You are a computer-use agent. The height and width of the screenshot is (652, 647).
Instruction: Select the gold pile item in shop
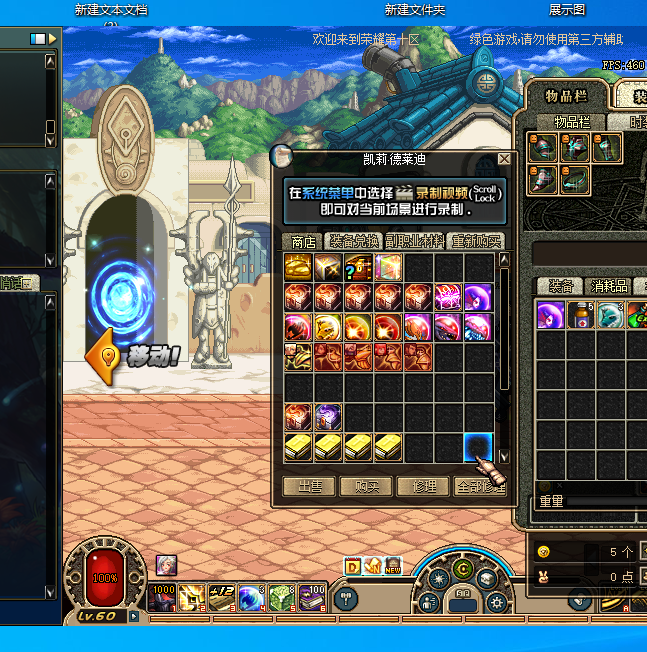(x=298, y=267)
